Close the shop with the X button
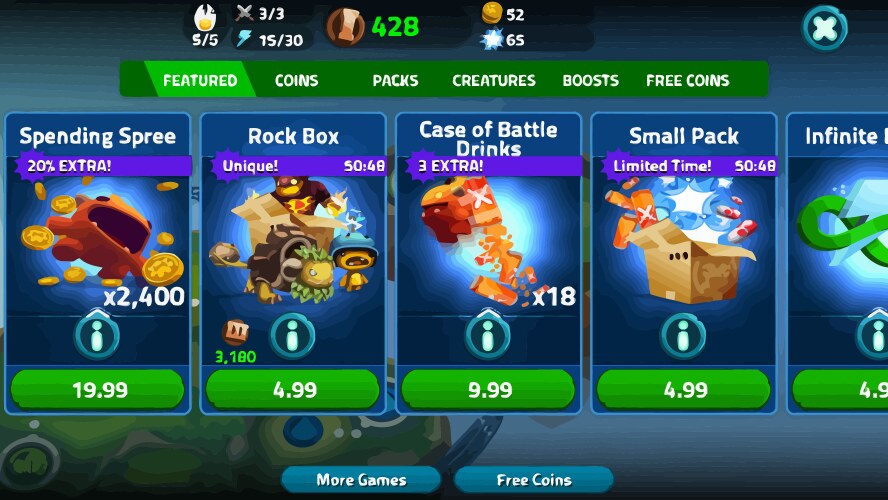This screenshot has height=500, width=888. click(825, 28)
